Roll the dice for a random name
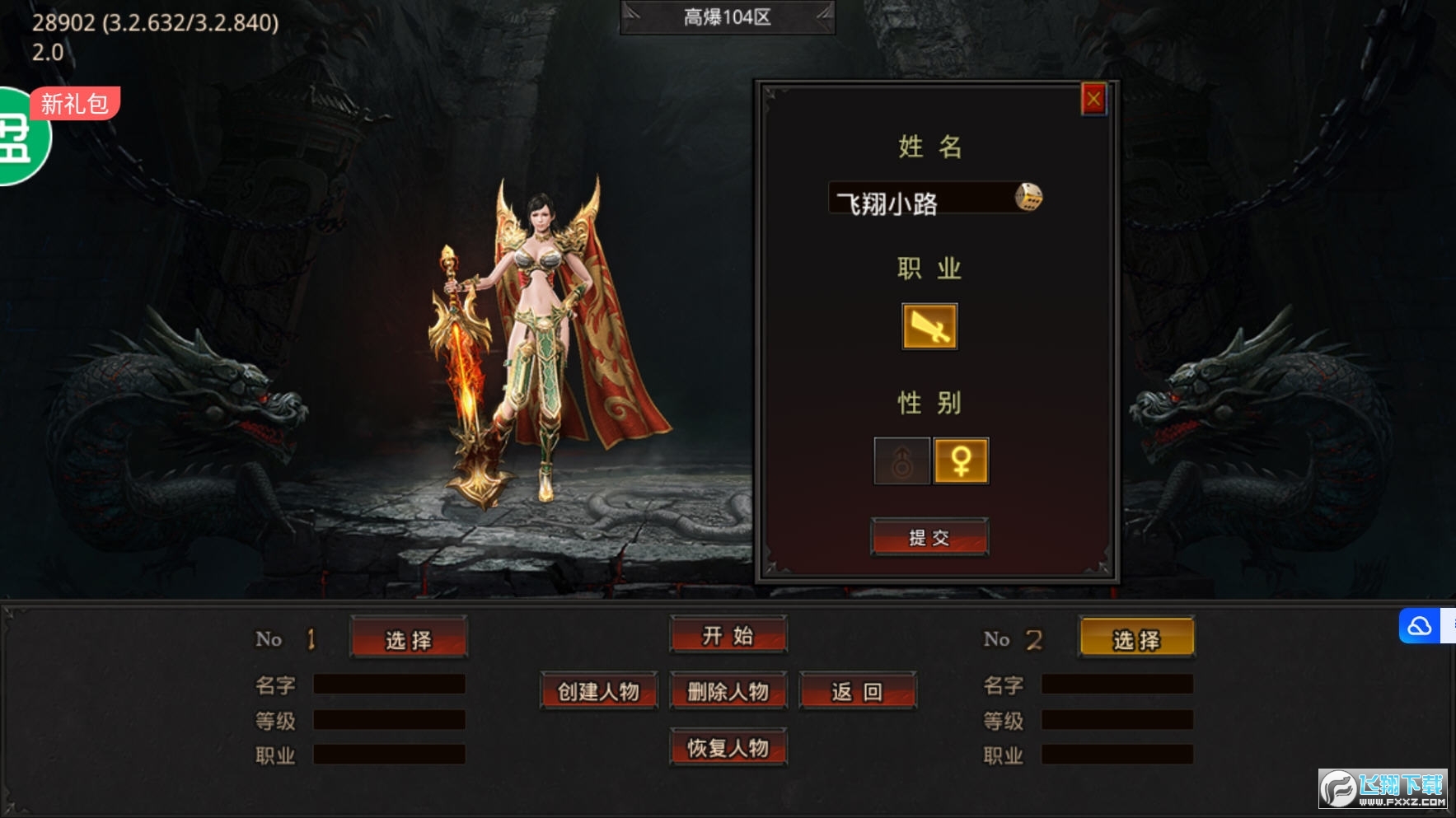This screenshot has width=1456, height=818. (1028, 198)
